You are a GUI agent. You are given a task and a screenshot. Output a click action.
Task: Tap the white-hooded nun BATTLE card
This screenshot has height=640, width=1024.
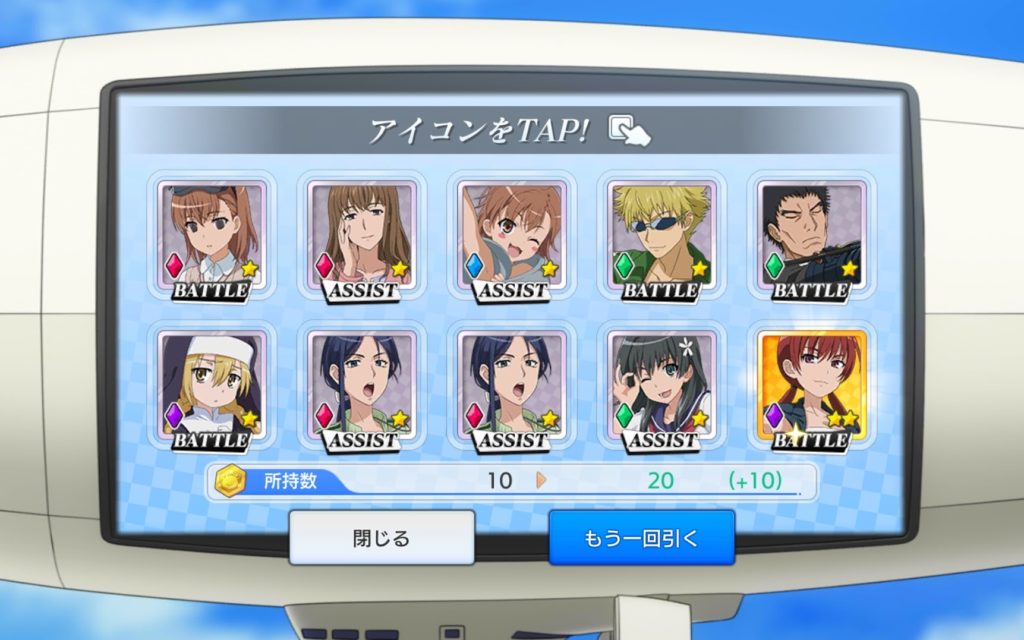coord(212,388)
